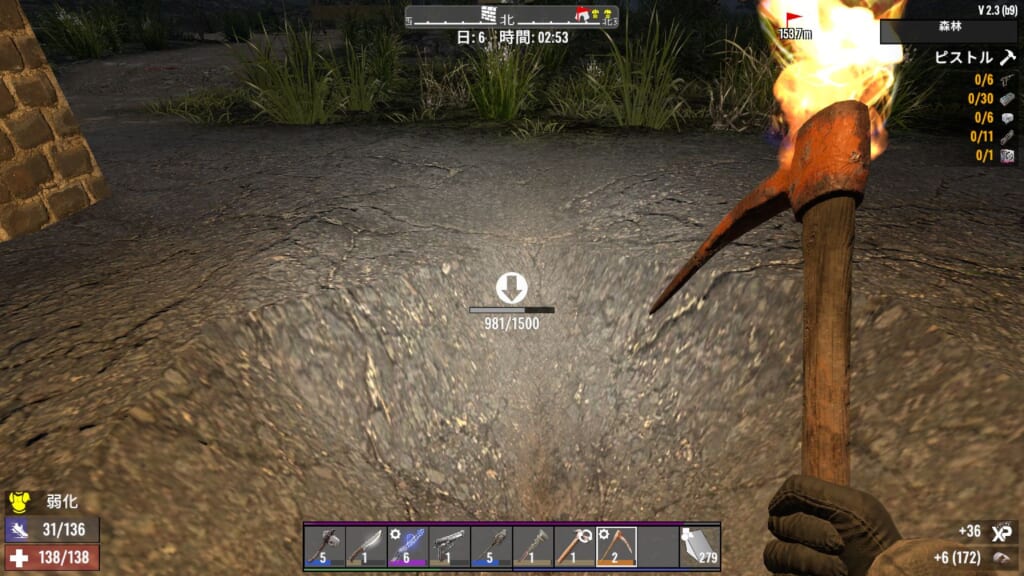Select the highlighted pickaxe hotbar slot
The image size is (1024, 576).
616,546
